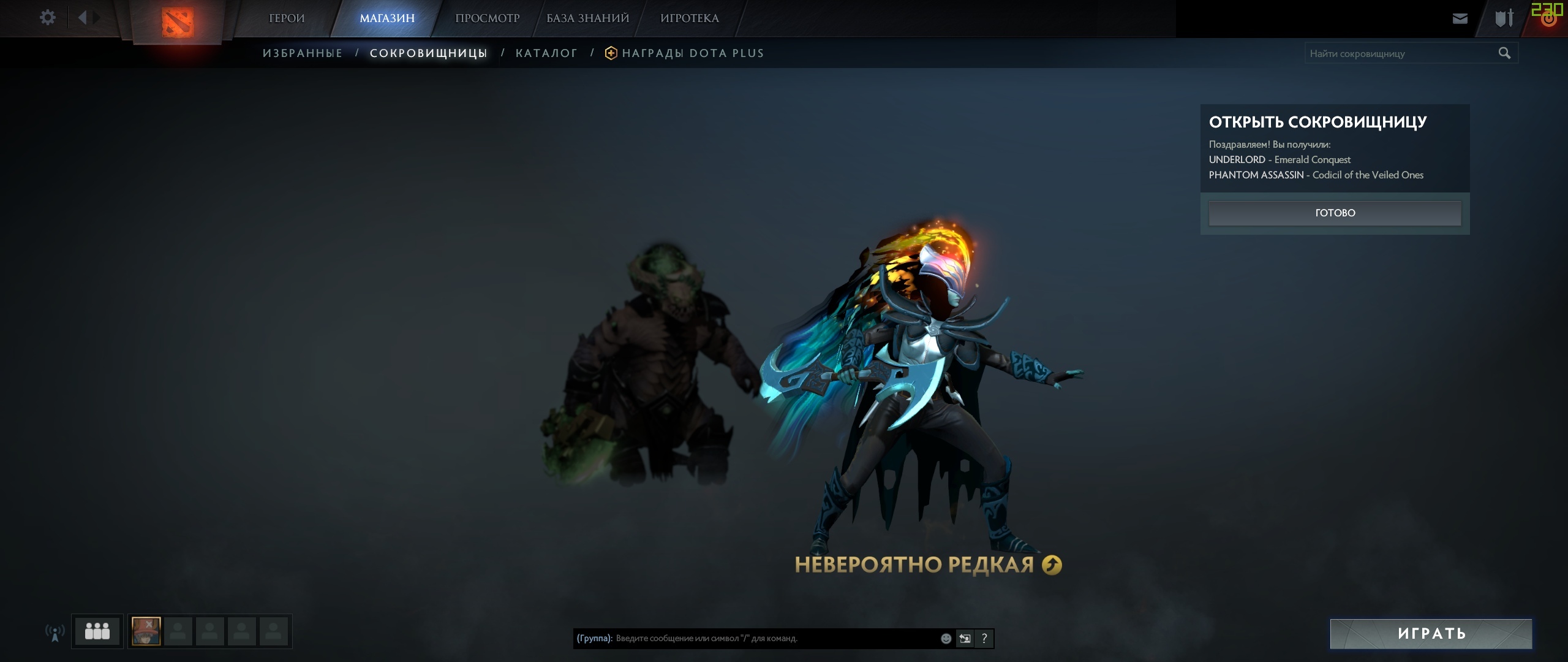Select the СОКРОВИЩНИЦЫ subsection
The height and width of the screenshot is (662, 1568).
click(429, 53)
